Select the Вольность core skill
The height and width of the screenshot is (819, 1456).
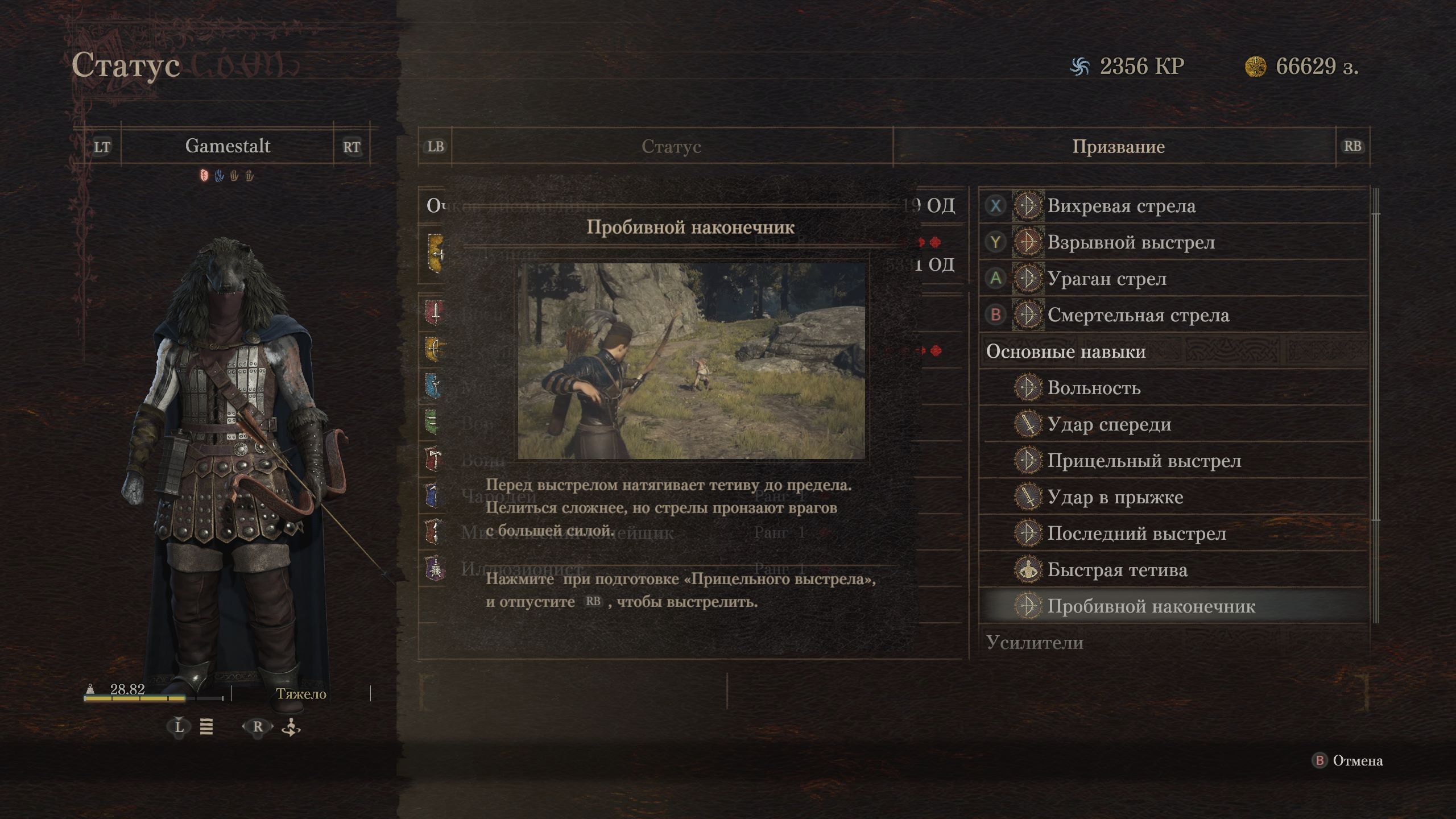pyautogui.click(x=1094, y=388)
